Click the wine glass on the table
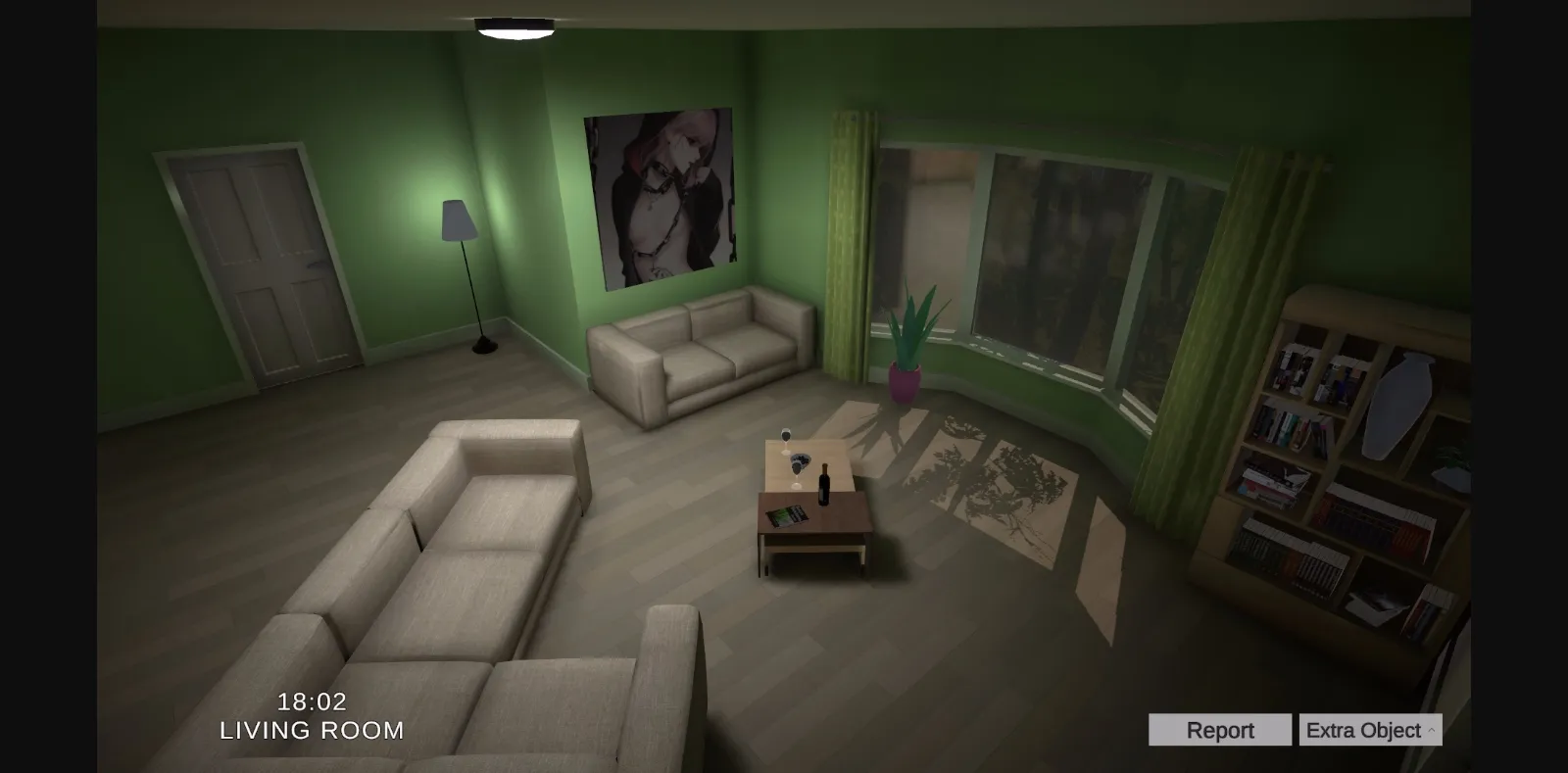Image resolution: width=1568 pixels, height=773 pixels. 786,436
